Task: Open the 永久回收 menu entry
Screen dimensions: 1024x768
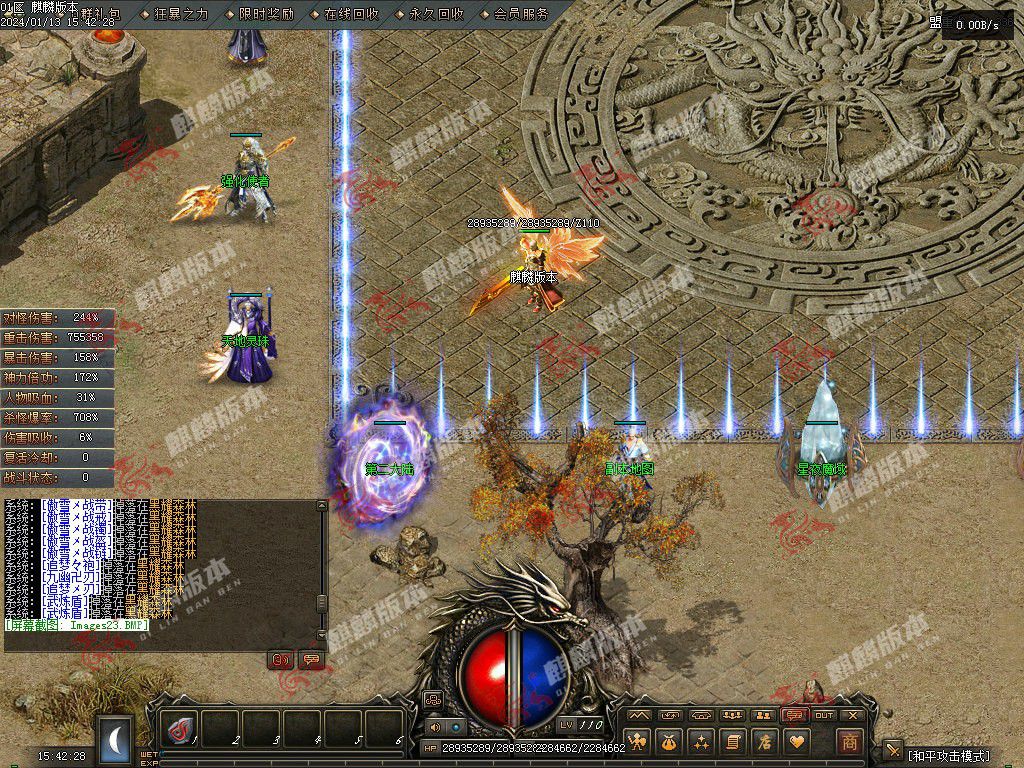Action: 436,14
